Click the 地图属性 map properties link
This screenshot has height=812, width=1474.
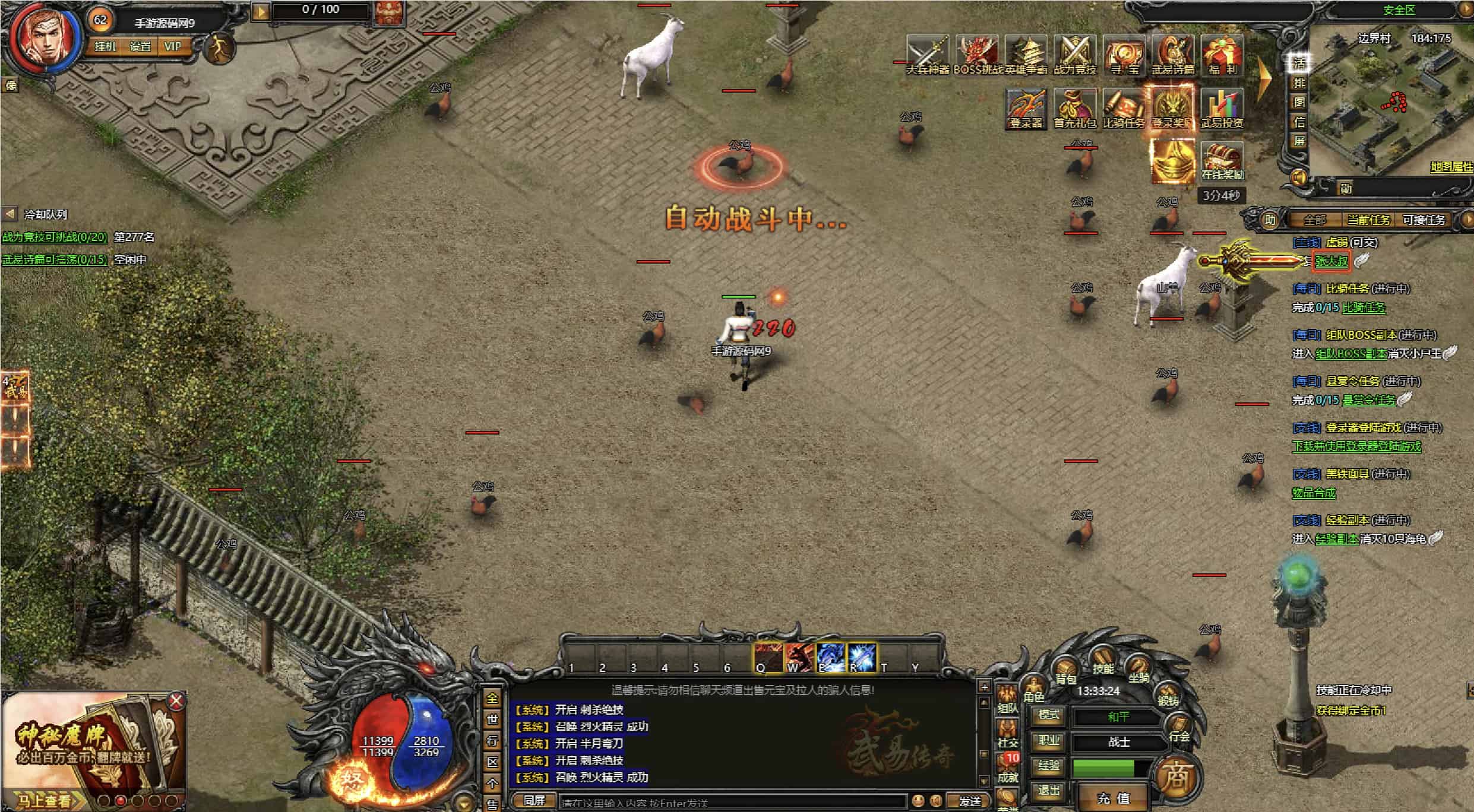(x=1451, y=167)
